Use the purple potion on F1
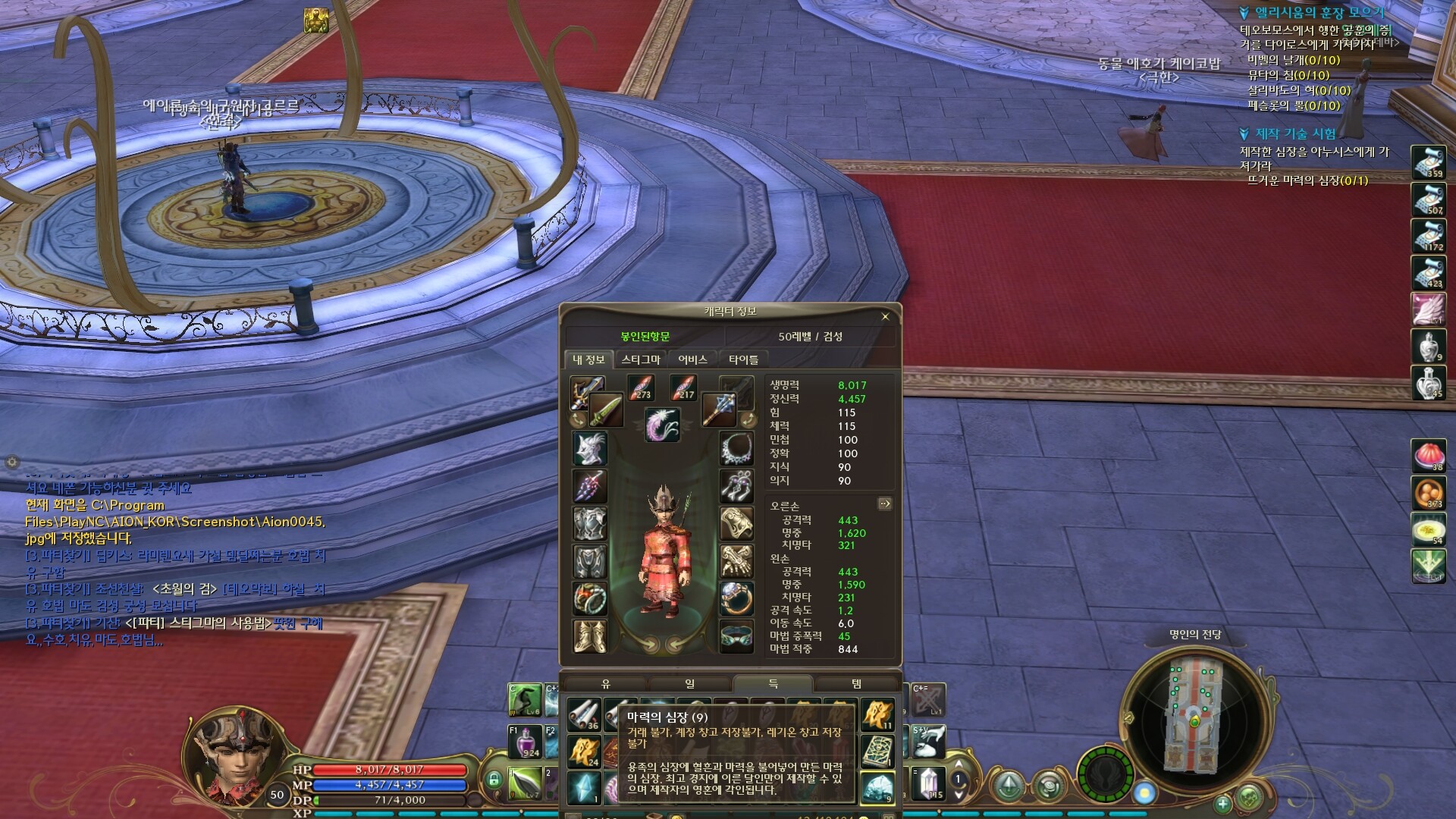1456x819 pixels. pos(528,742)
